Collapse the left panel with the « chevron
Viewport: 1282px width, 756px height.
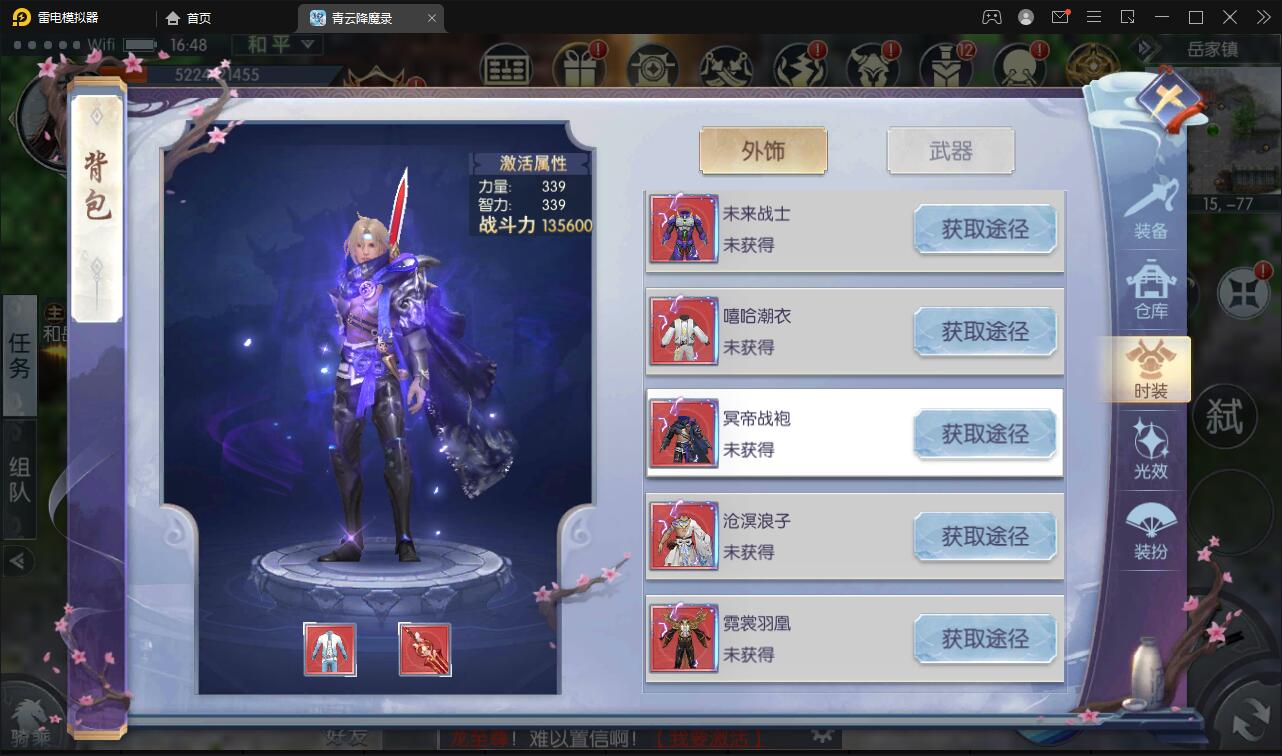[x=19, y=561]
